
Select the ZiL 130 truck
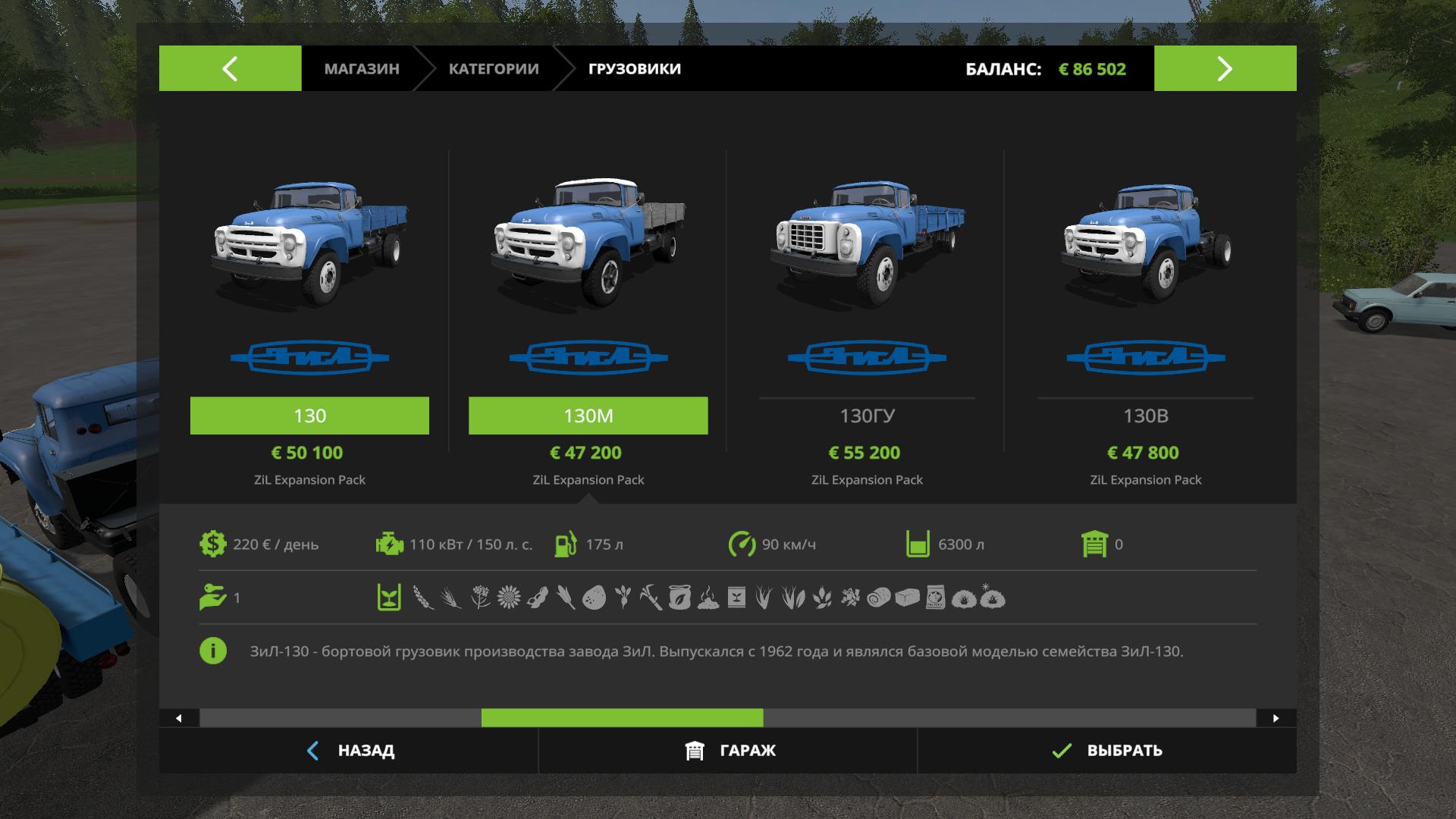pos(309,416)
